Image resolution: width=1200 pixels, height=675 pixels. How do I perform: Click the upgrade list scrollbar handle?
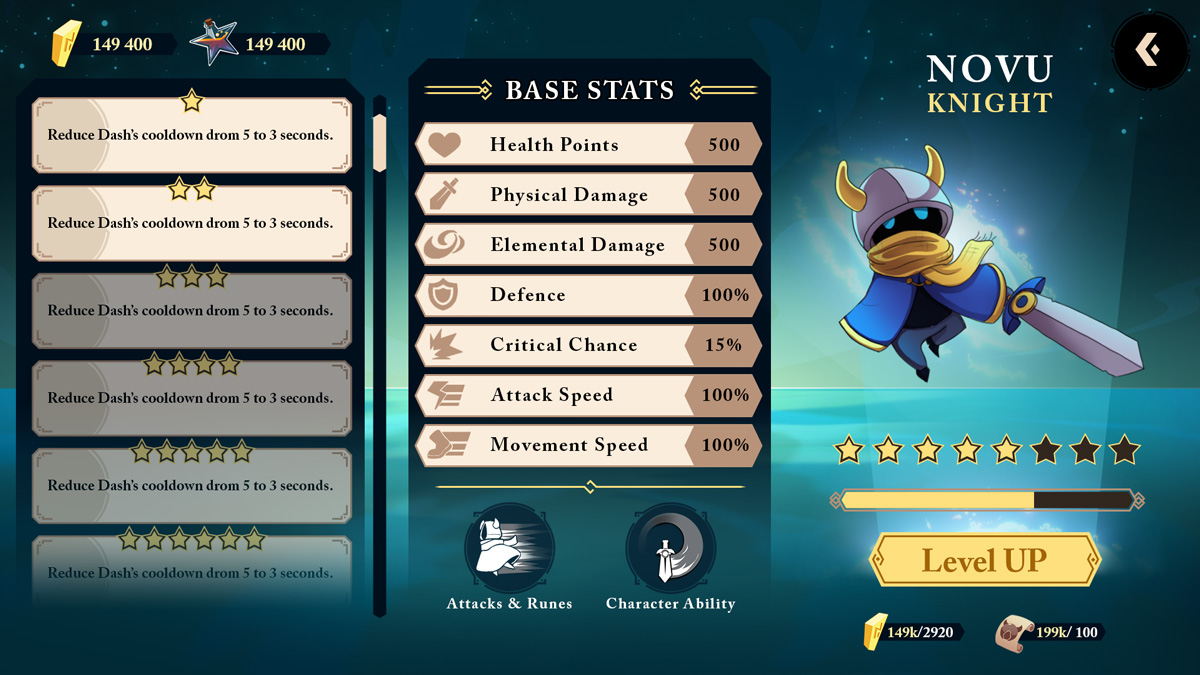tap(379, 142)
